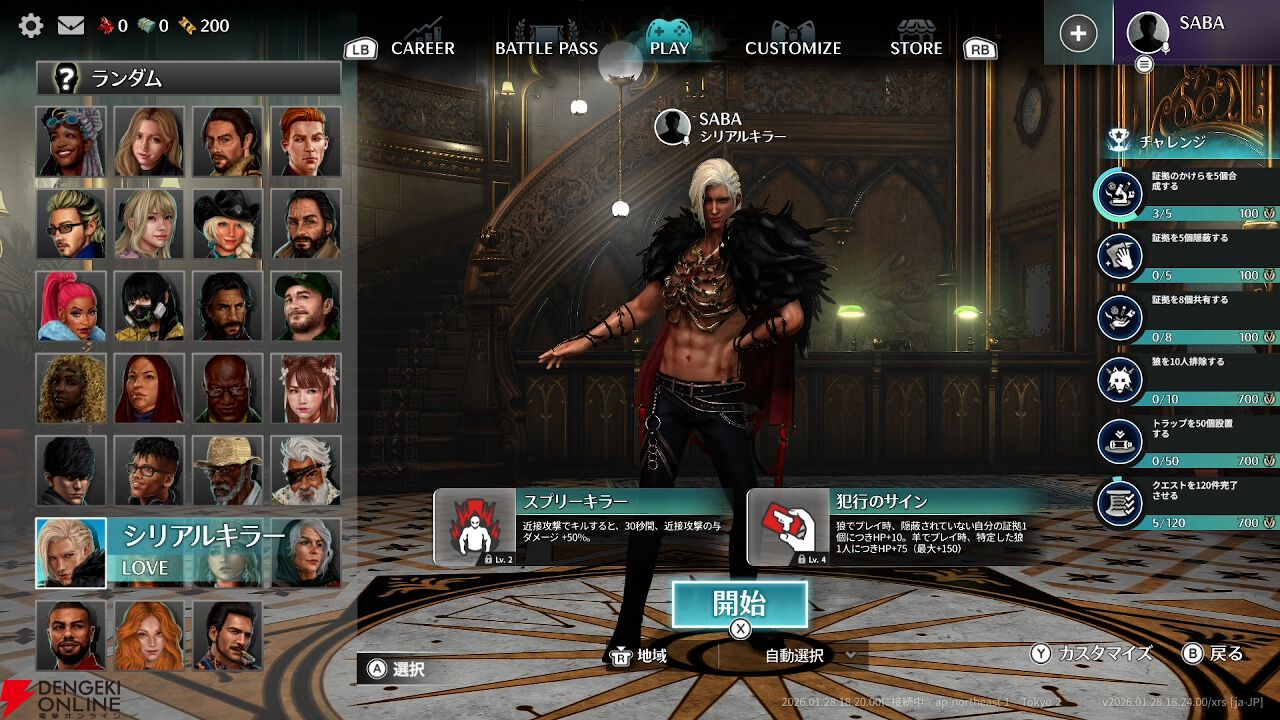This screenshot has height=720, width=1280.
Task: Open the トラップを50個設置する challenge
Action: (x=1188, y=441)
